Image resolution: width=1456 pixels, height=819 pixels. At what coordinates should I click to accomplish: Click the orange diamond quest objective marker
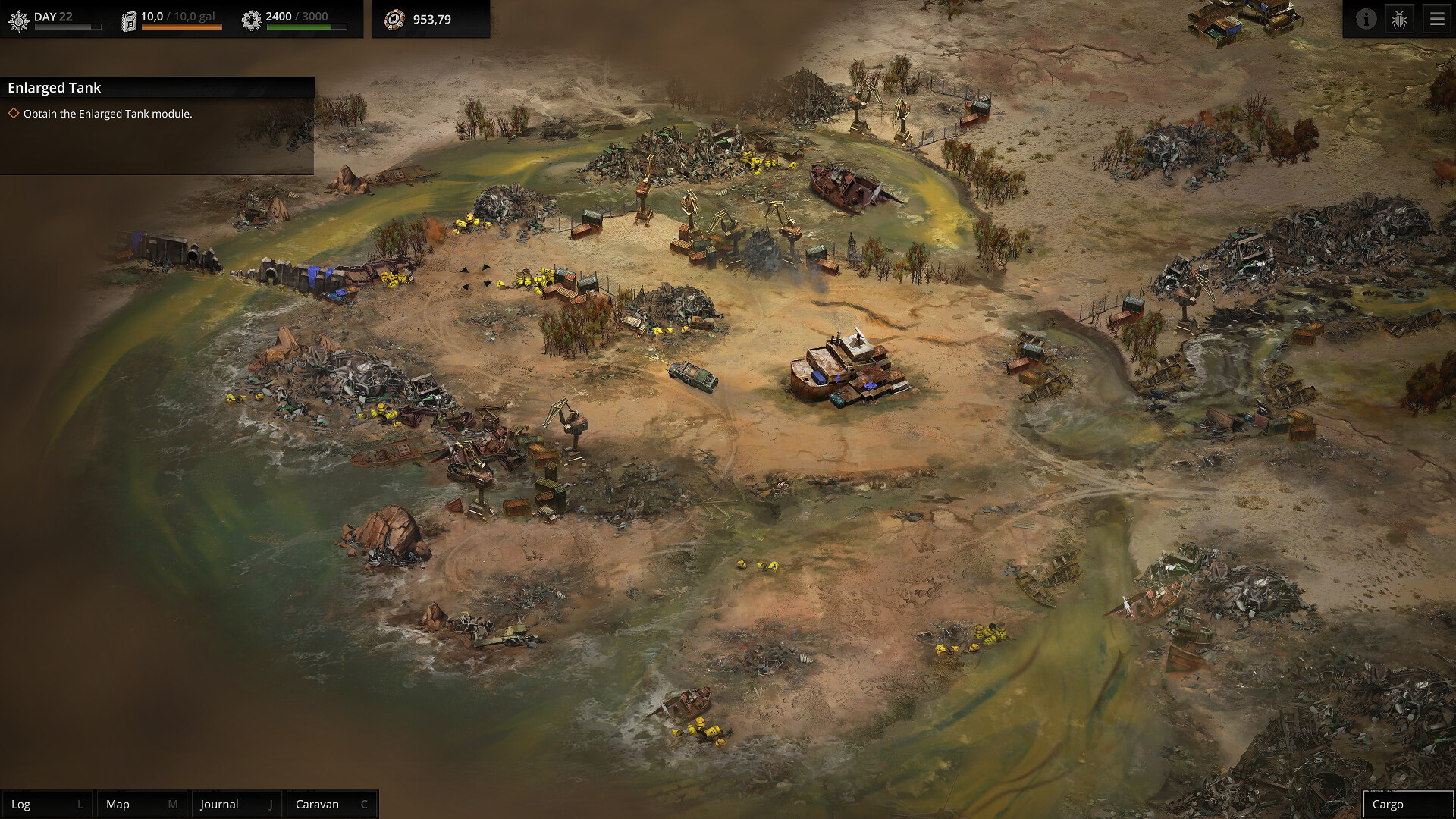(x=14, y=113)
